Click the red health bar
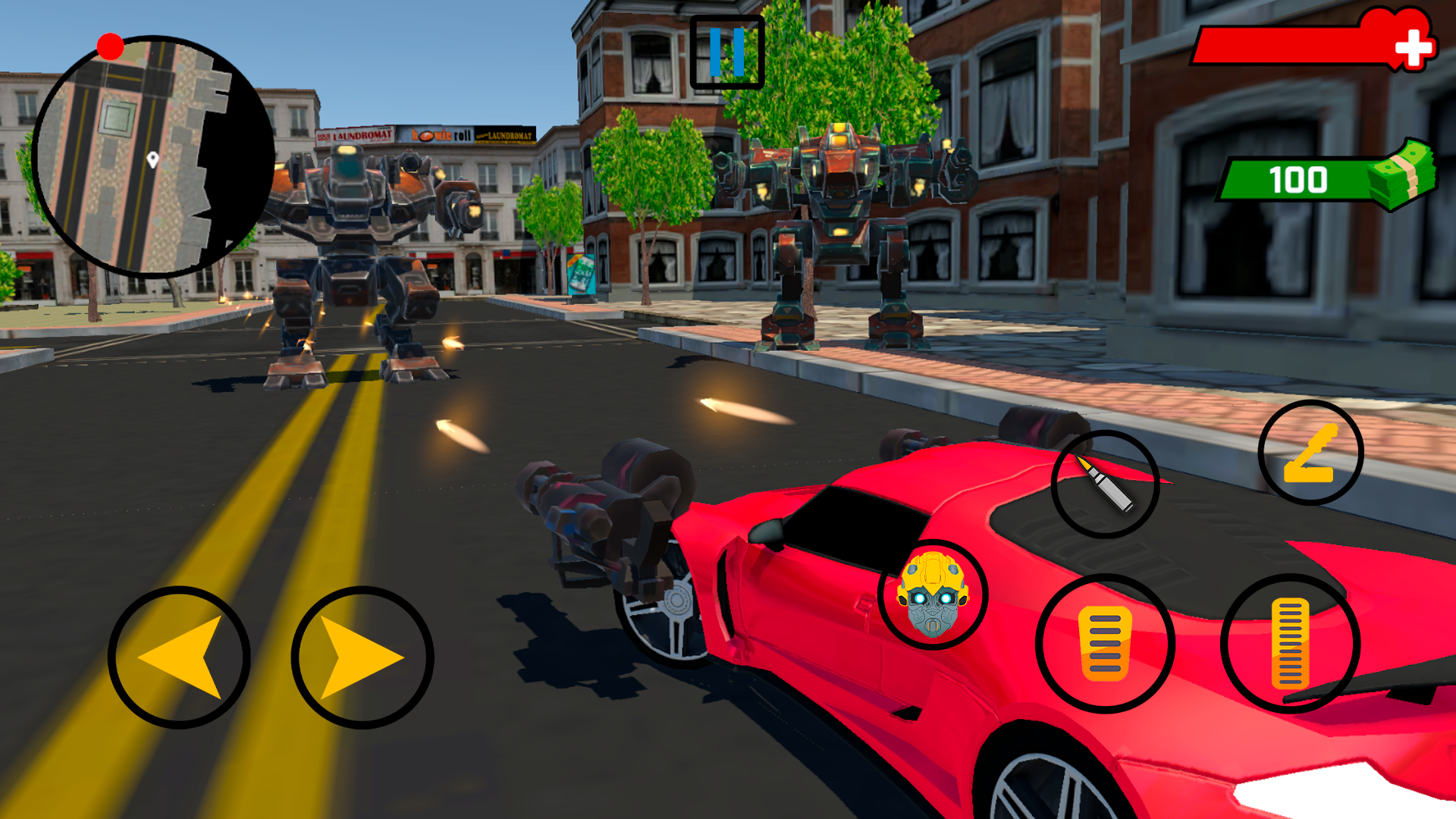Viewport: 1456px width, 819px height. pyautogui.click(x=1282, y=44)
